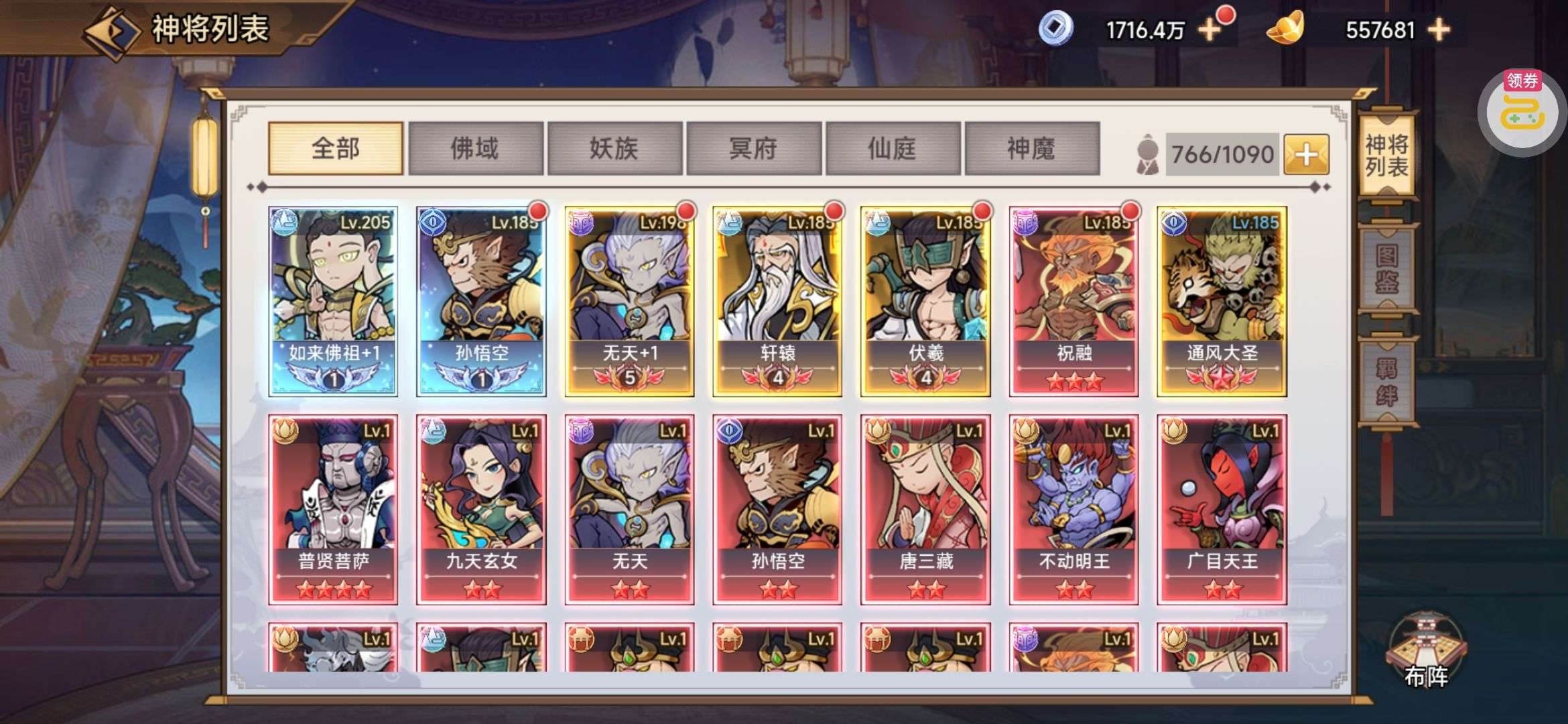
Task: Show the 冥府 faction heroes
Action: [x=753, y=148]
